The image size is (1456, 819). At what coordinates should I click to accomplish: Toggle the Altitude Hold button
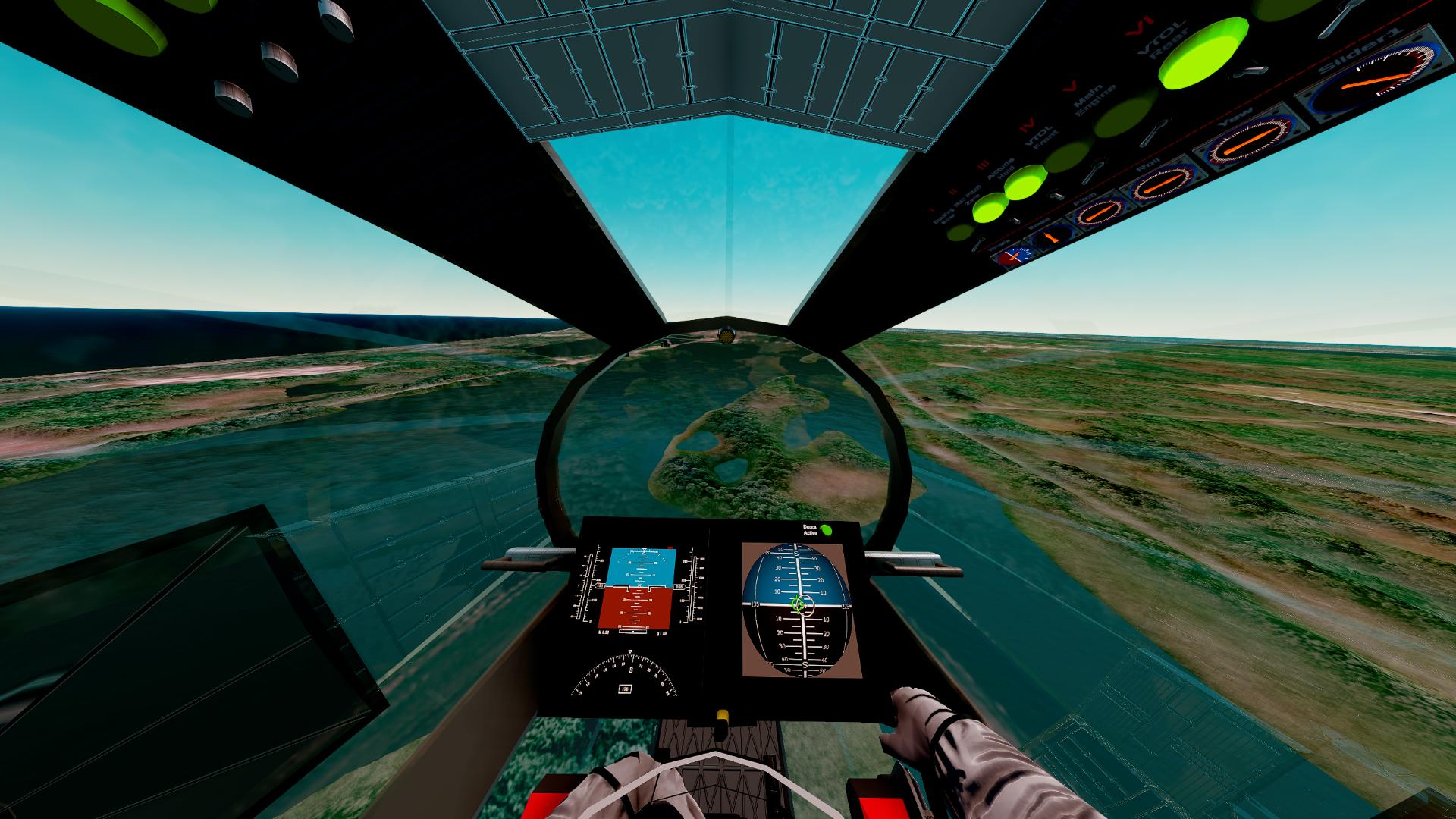point(1025,183)
